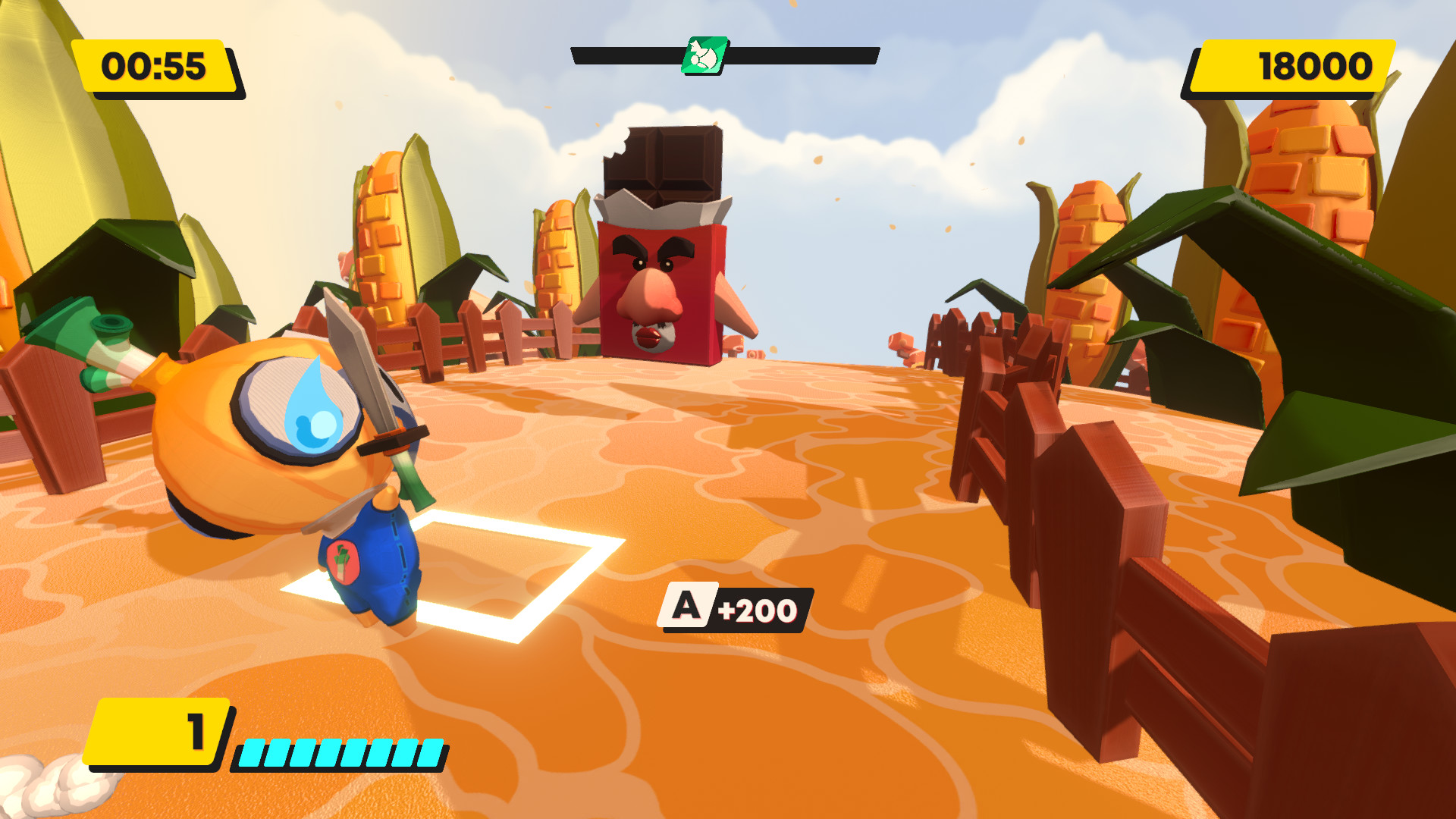Image resolution: width=1456 pixels, height=819 pixels.
Task: Click the green marker icon on the progress bar
Action: coord(704,55)
